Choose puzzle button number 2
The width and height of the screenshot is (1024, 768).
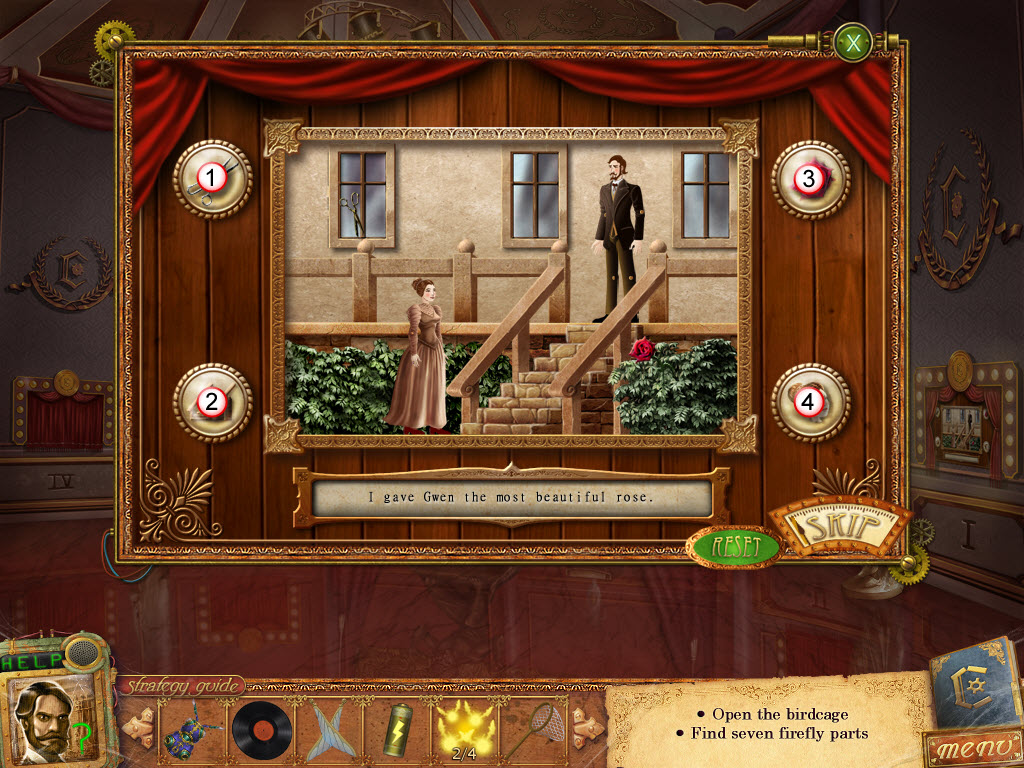(211, 402)
